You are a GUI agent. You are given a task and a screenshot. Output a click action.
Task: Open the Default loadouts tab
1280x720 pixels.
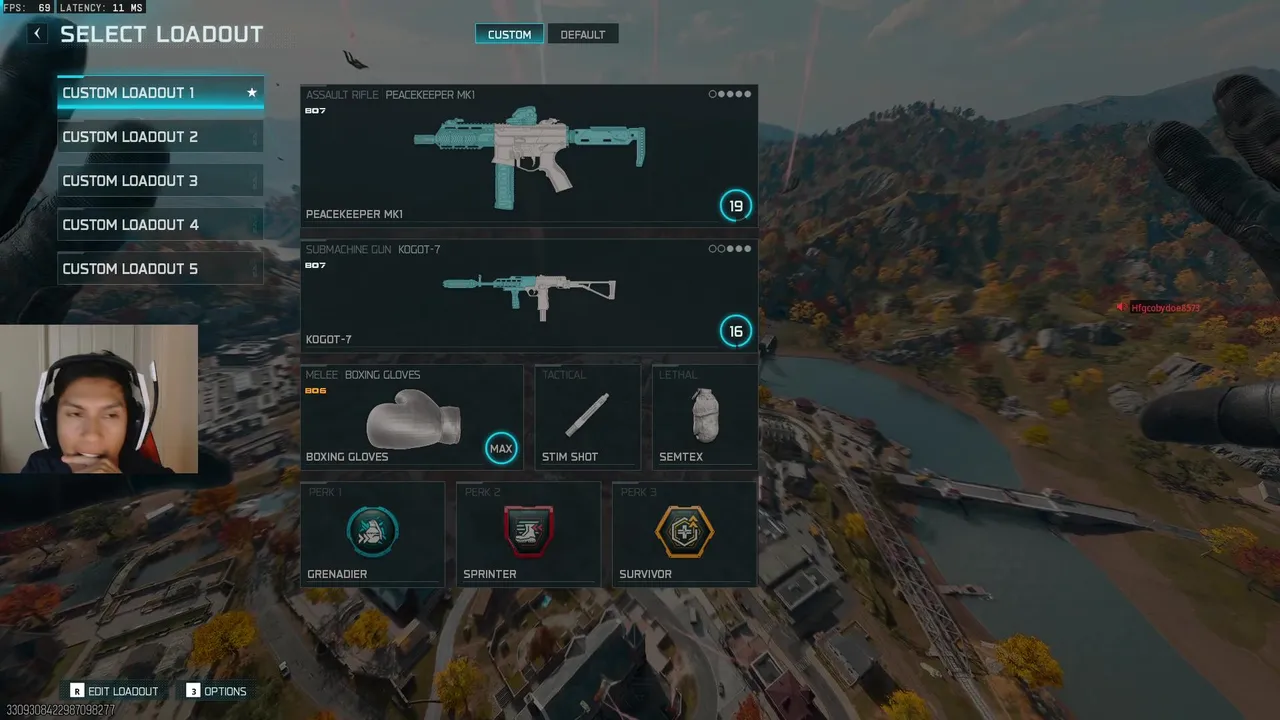[582, 35]
